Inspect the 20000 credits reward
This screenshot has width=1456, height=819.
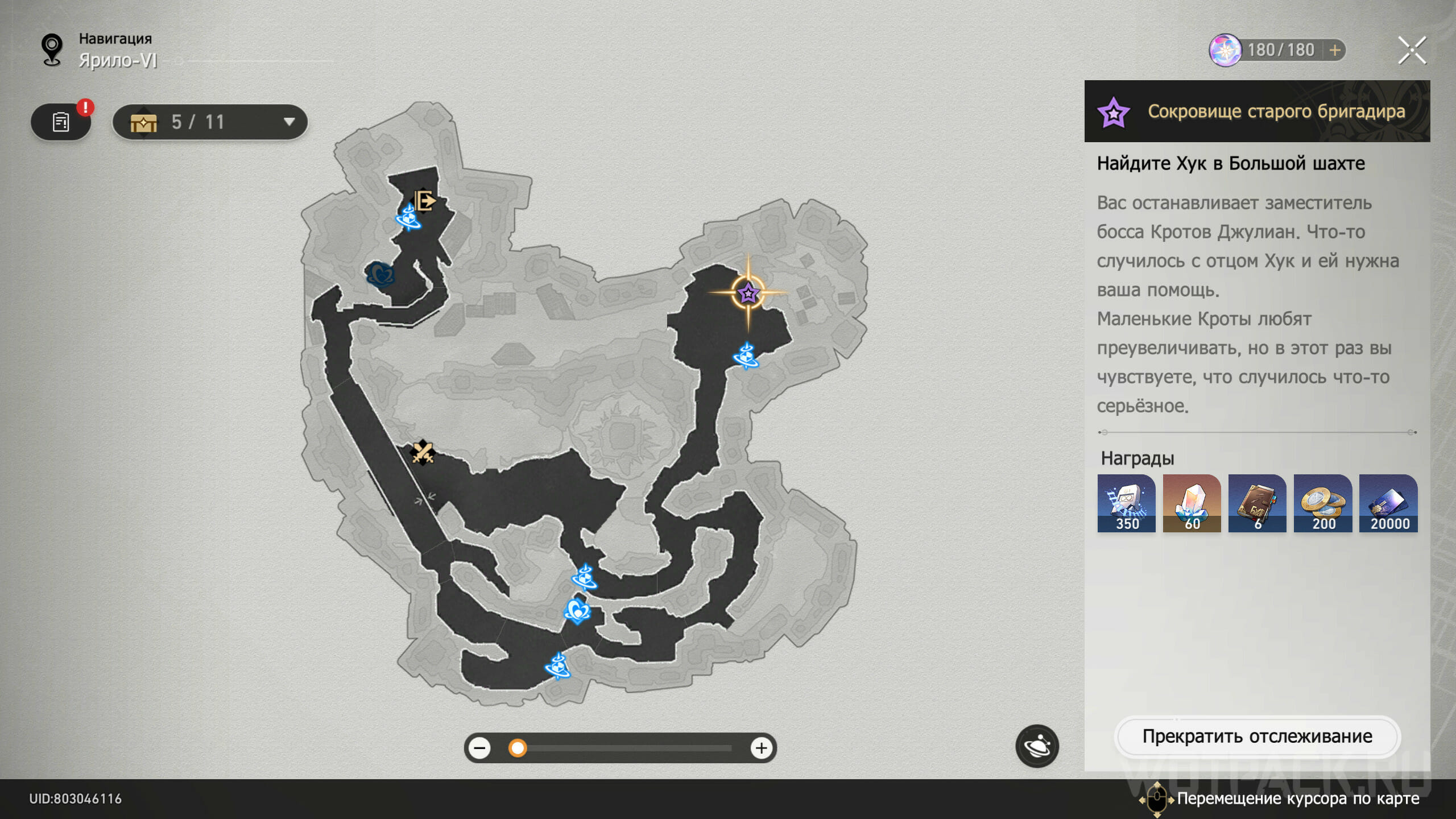tap(1388, 503)
